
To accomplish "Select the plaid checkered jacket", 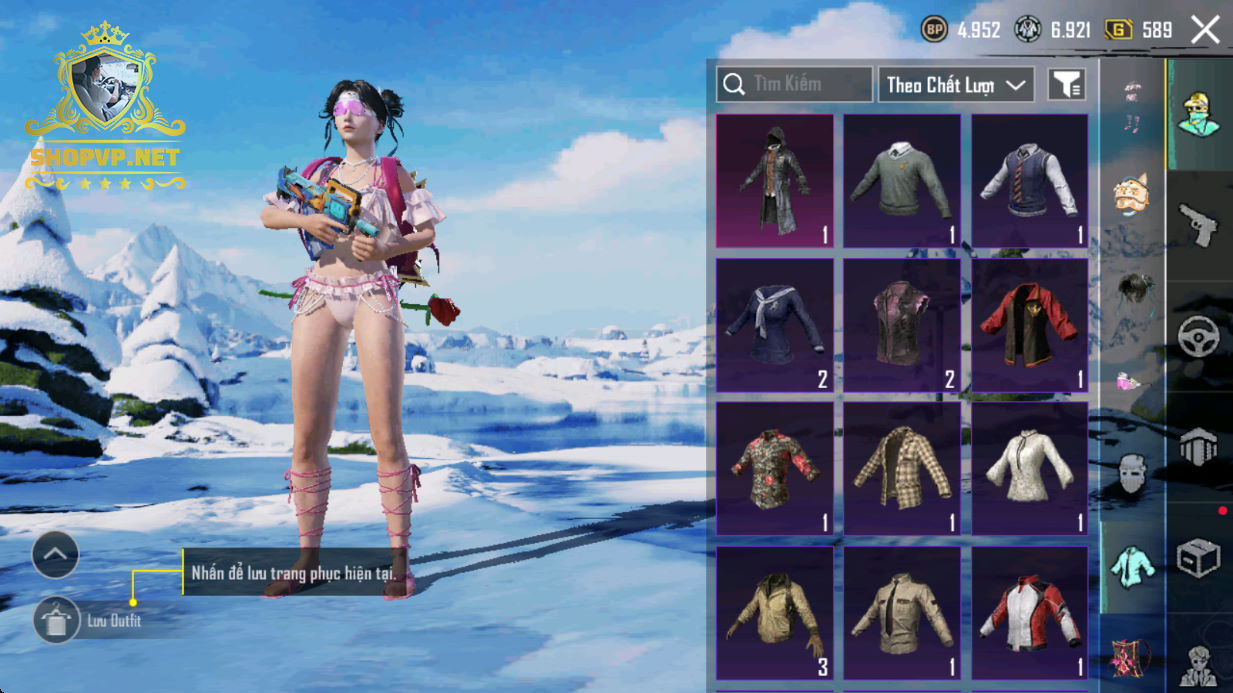I will point(902,469).
